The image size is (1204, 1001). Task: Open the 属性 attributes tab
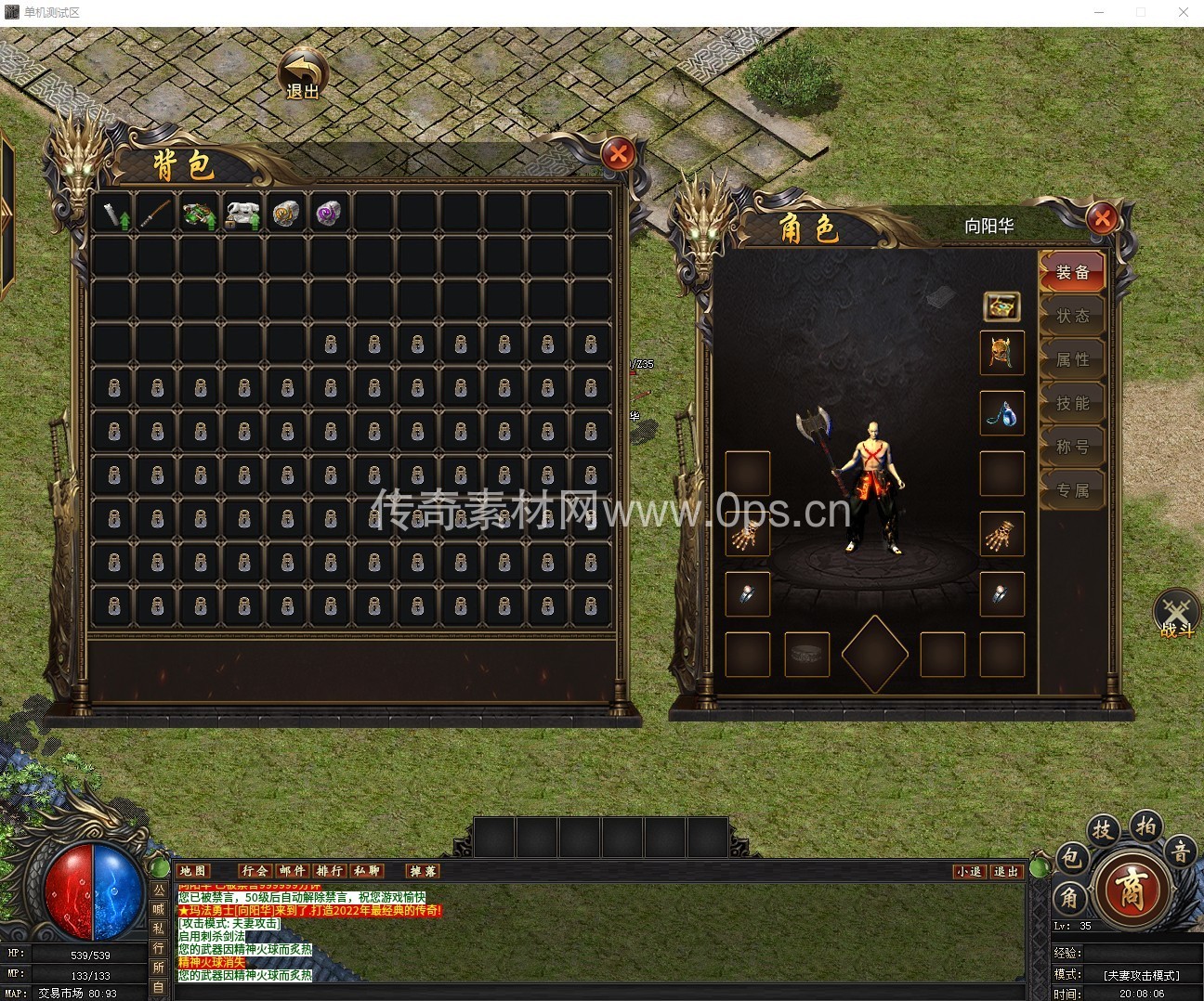tap(1072, 359)
